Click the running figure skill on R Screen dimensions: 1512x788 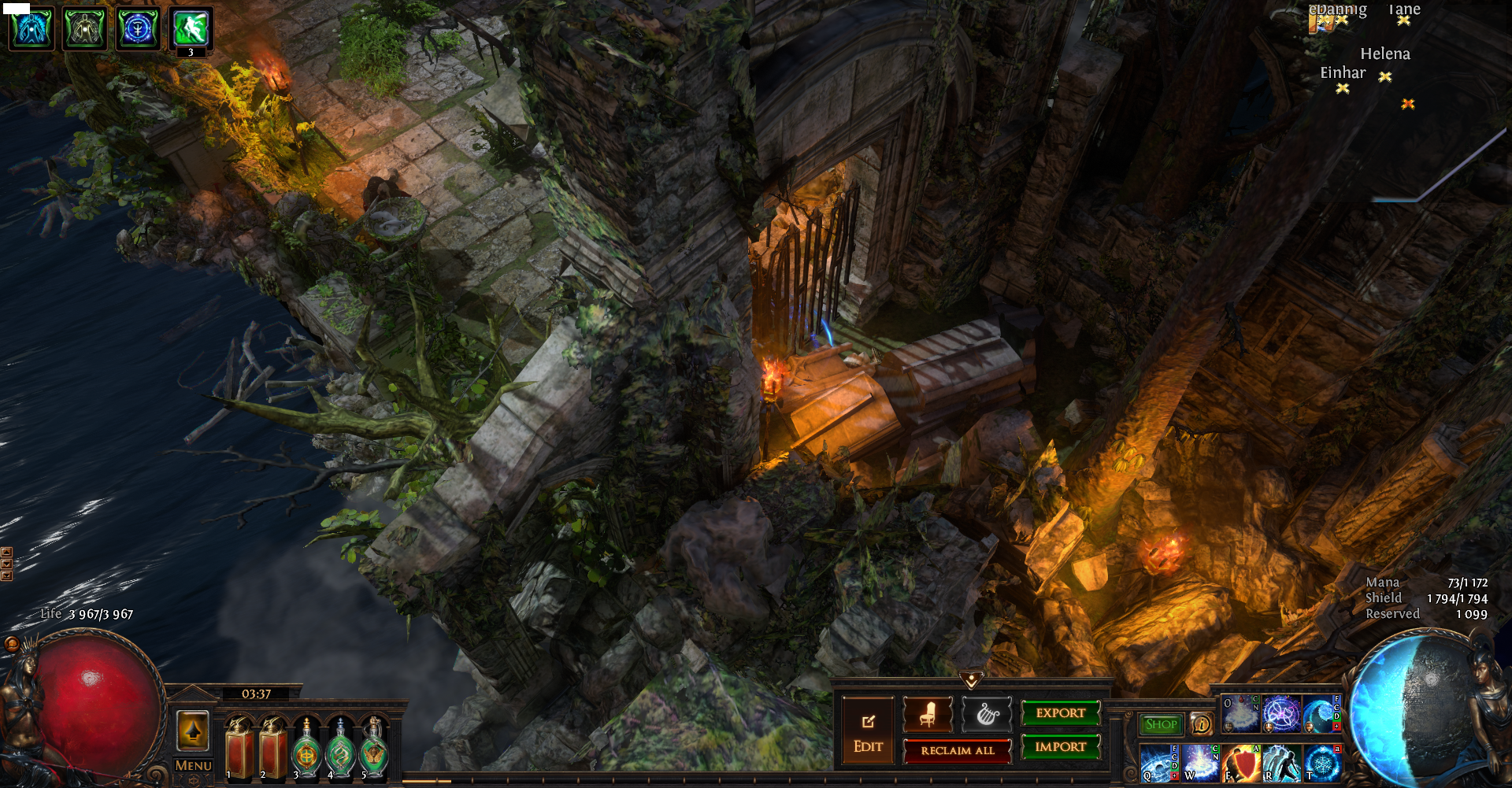[1282, 763]
